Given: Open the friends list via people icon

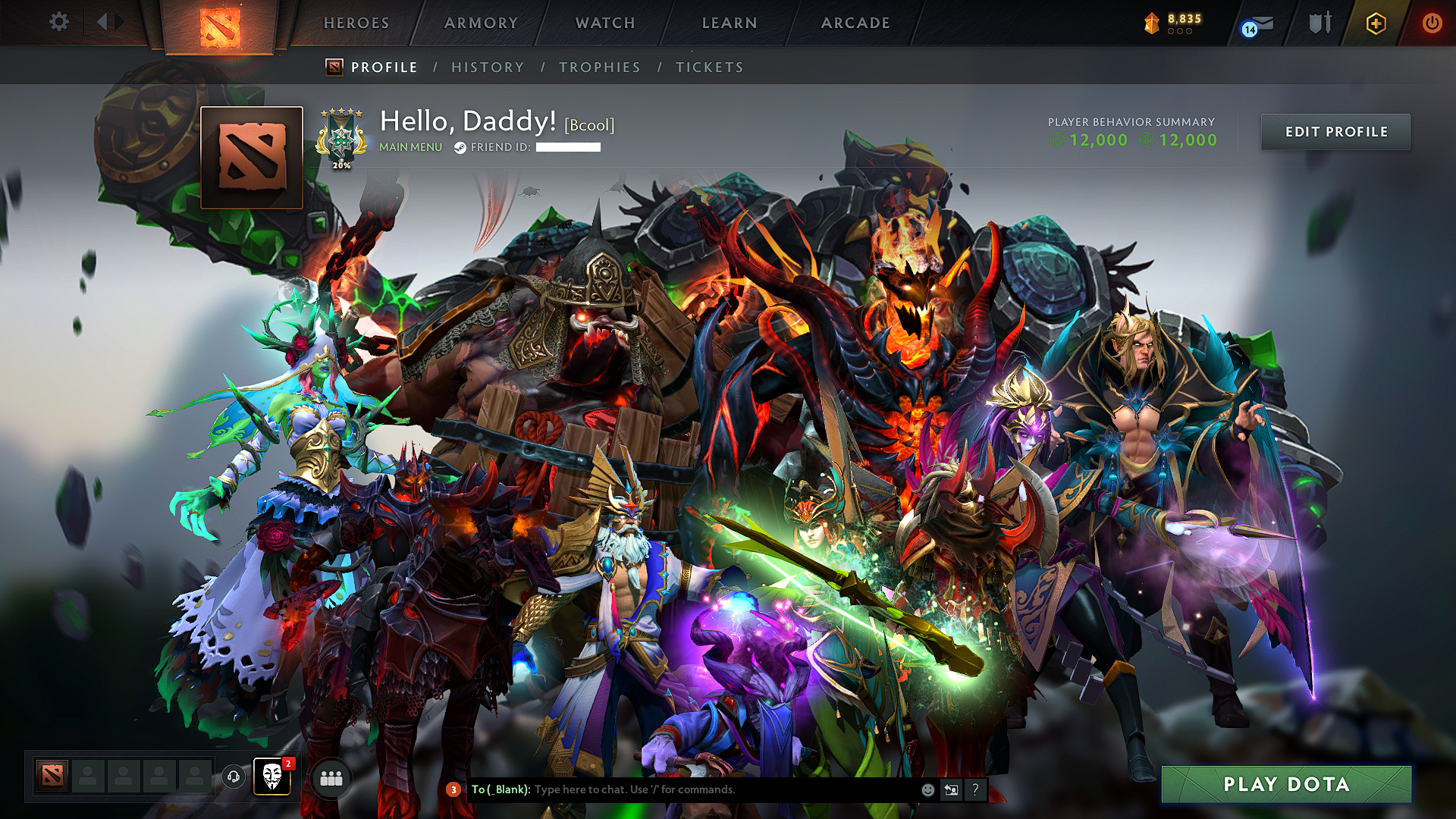Looking at the screenshot, I should [x=331, y=777].
